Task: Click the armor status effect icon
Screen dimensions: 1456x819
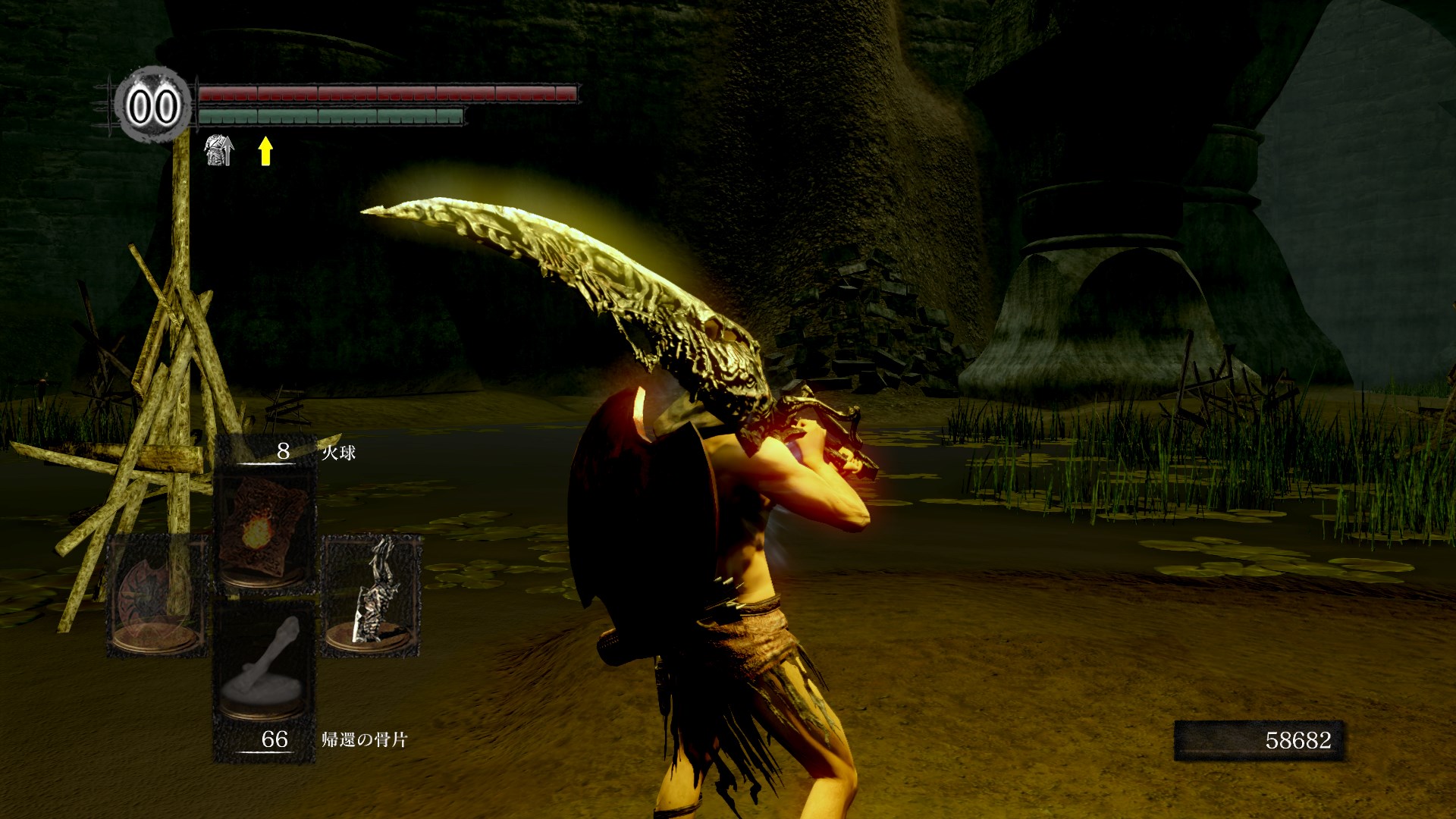Action: click(x=218, y=150)
